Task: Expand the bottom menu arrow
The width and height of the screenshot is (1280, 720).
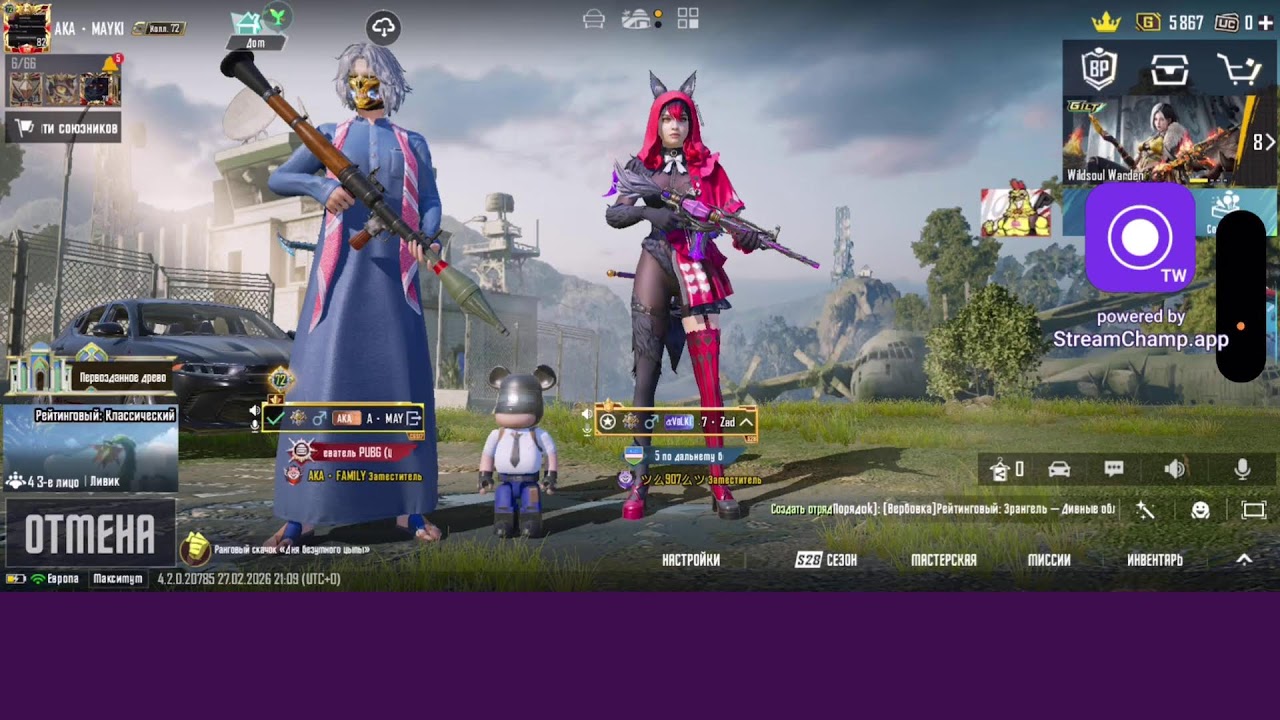Action: (x=1244, y=559)
